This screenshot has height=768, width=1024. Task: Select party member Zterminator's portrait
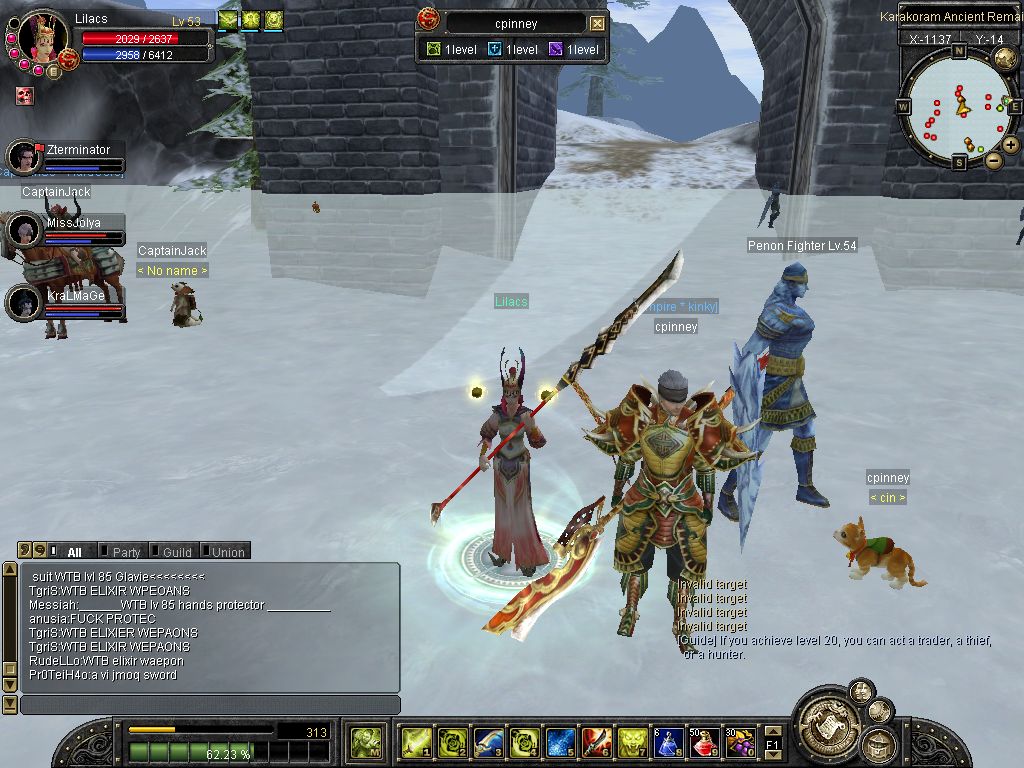point(23,157)
